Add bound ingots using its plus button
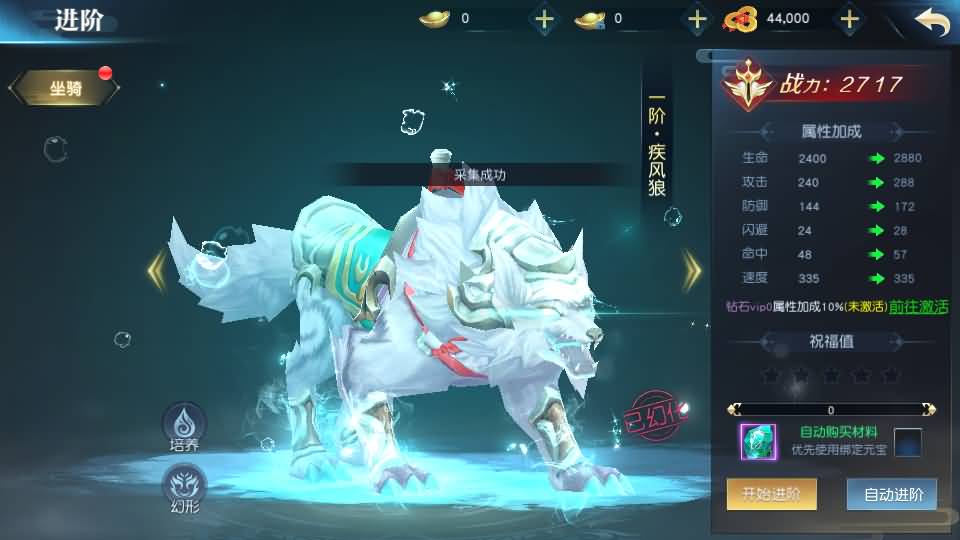This screenshot has width=960, height=540. [x=697, y=18]
